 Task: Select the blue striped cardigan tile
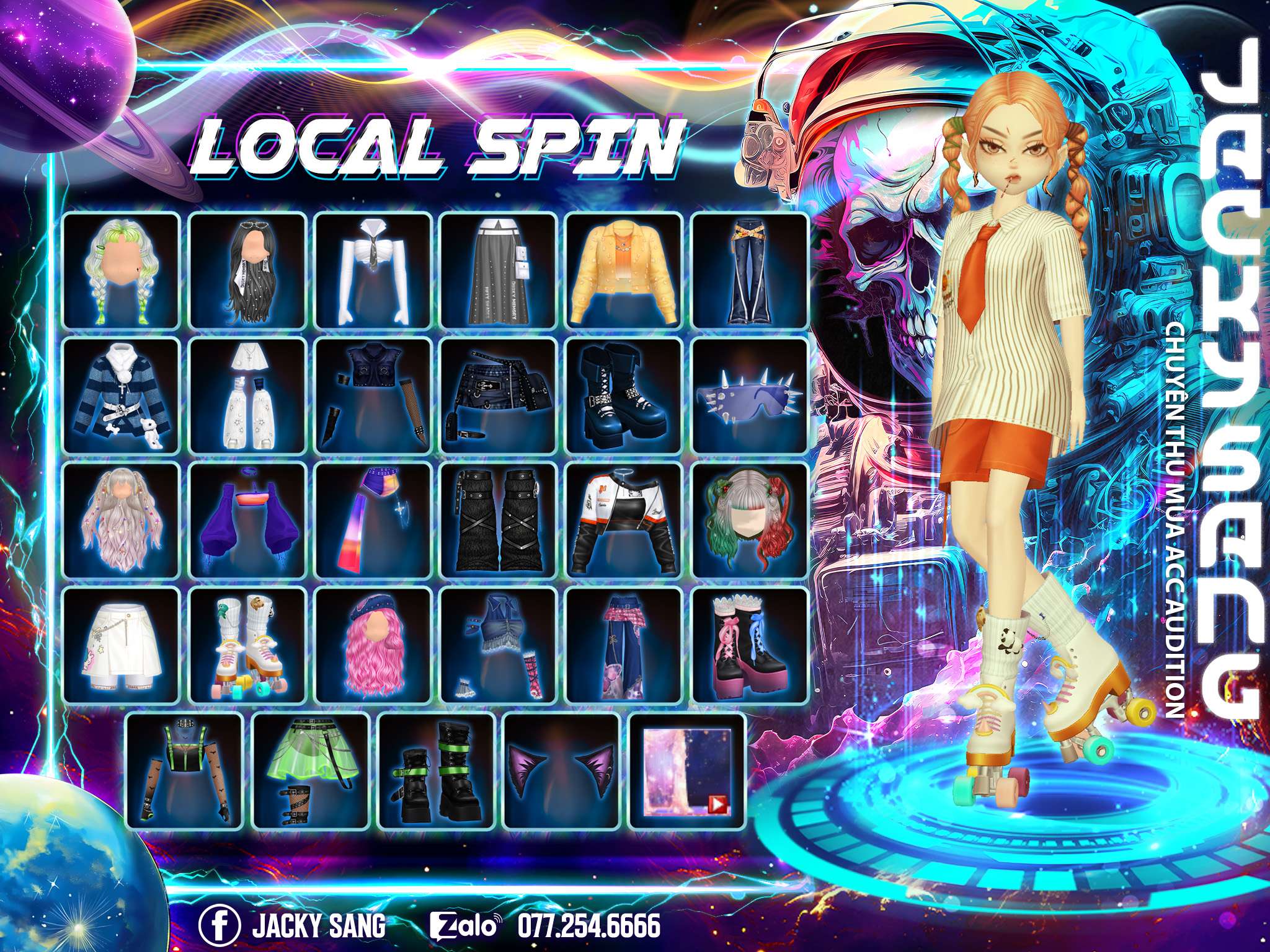[122, 397]
